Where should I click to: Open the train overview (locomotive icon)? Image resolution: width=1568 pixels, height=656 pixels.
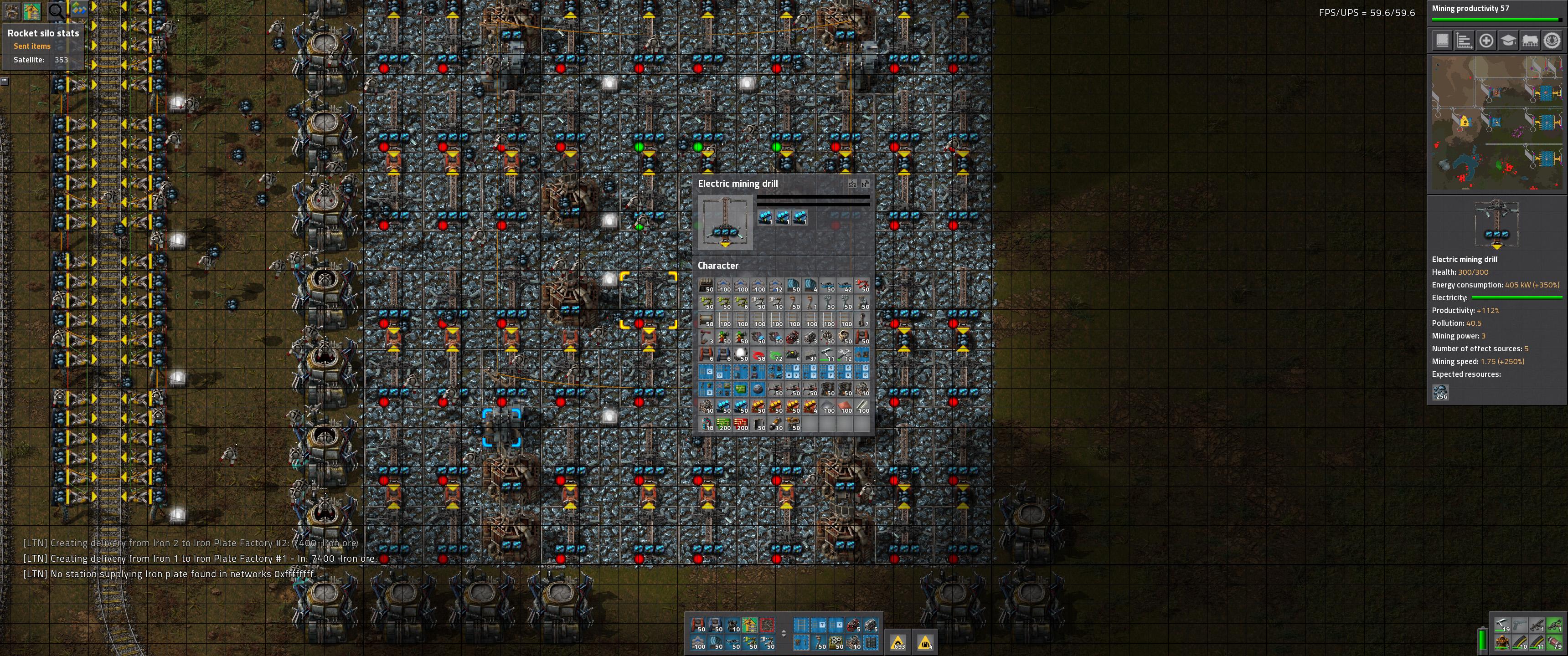1530,40
